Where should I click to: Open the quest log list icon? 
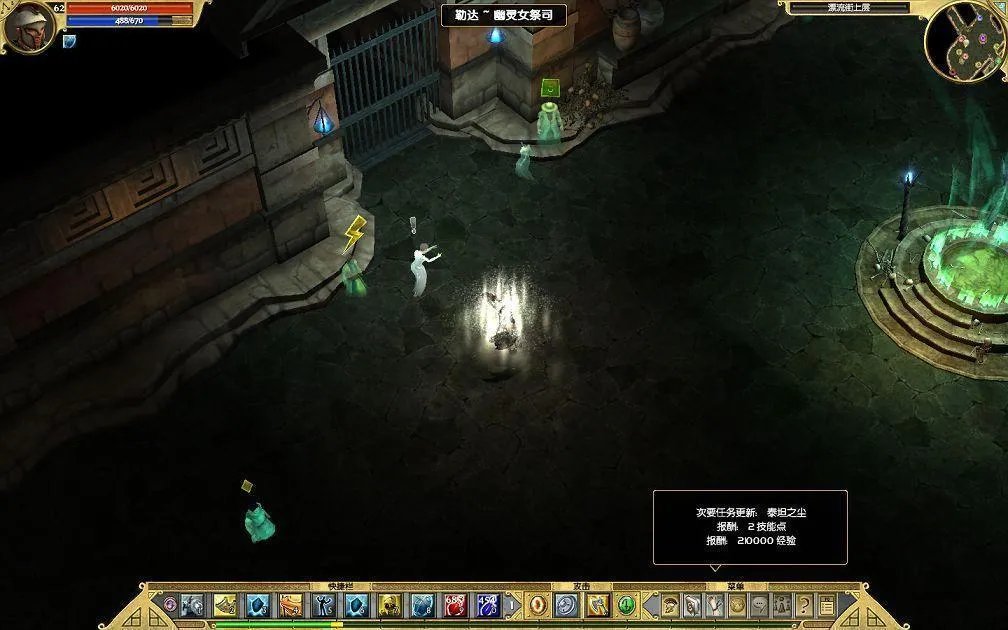[827, 605]
